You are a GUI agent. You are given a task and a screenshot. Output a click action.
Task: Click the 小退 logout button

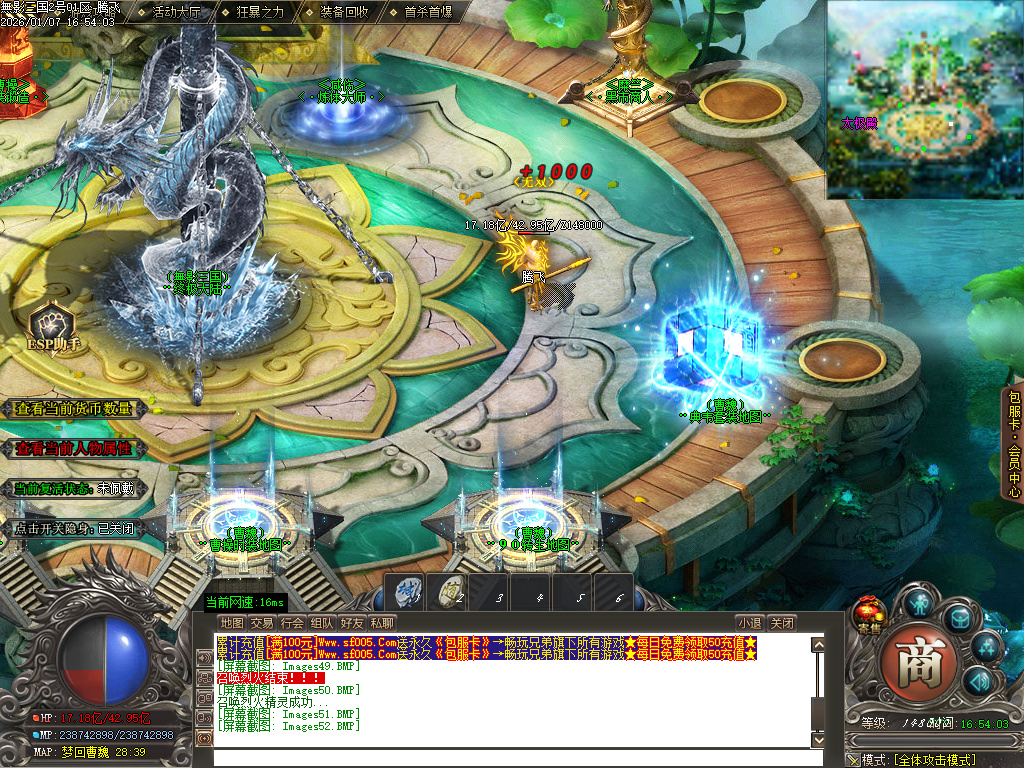click(750, 623)
